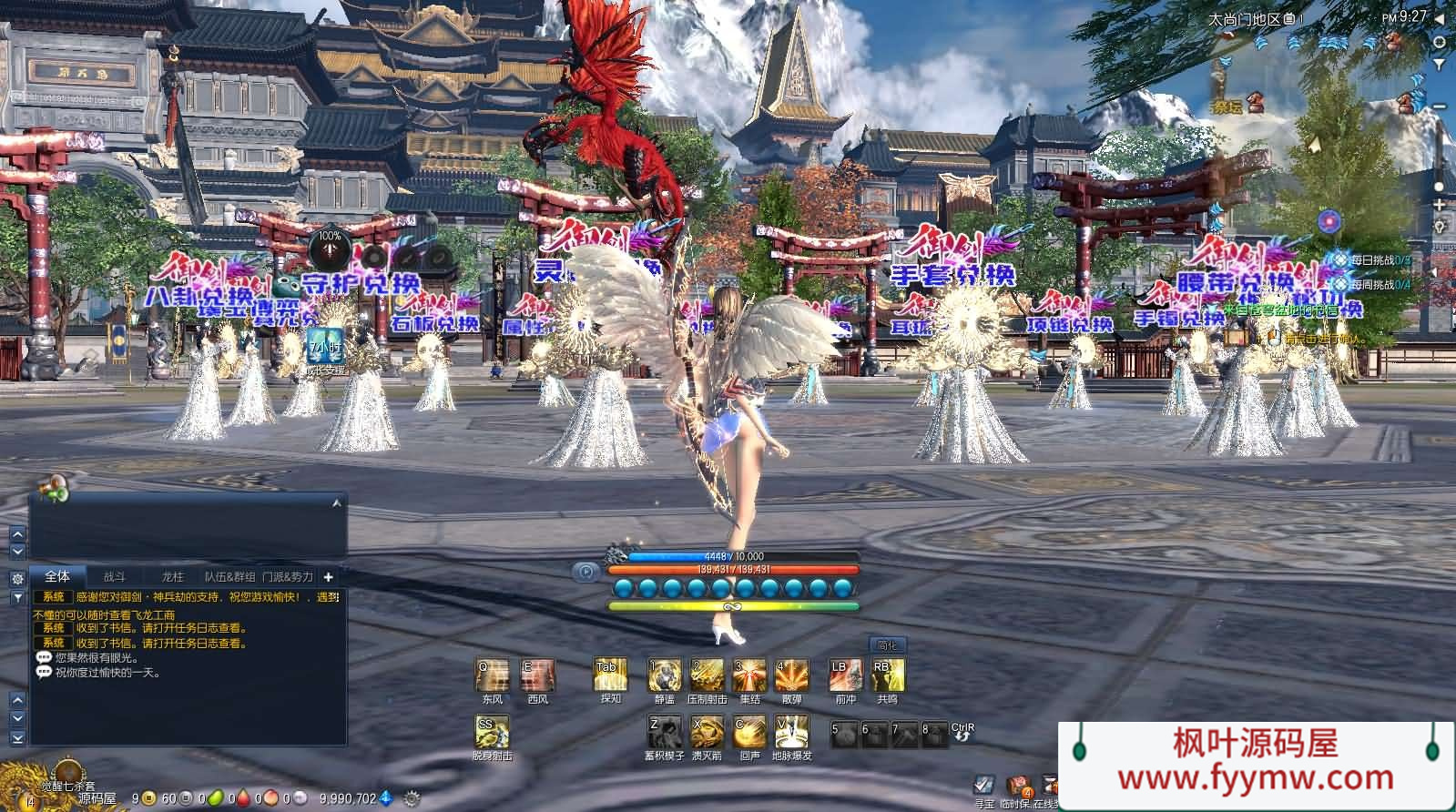1456x812 pixels.
Task: Cast the 散弹 skill
Action: point(791,676)
